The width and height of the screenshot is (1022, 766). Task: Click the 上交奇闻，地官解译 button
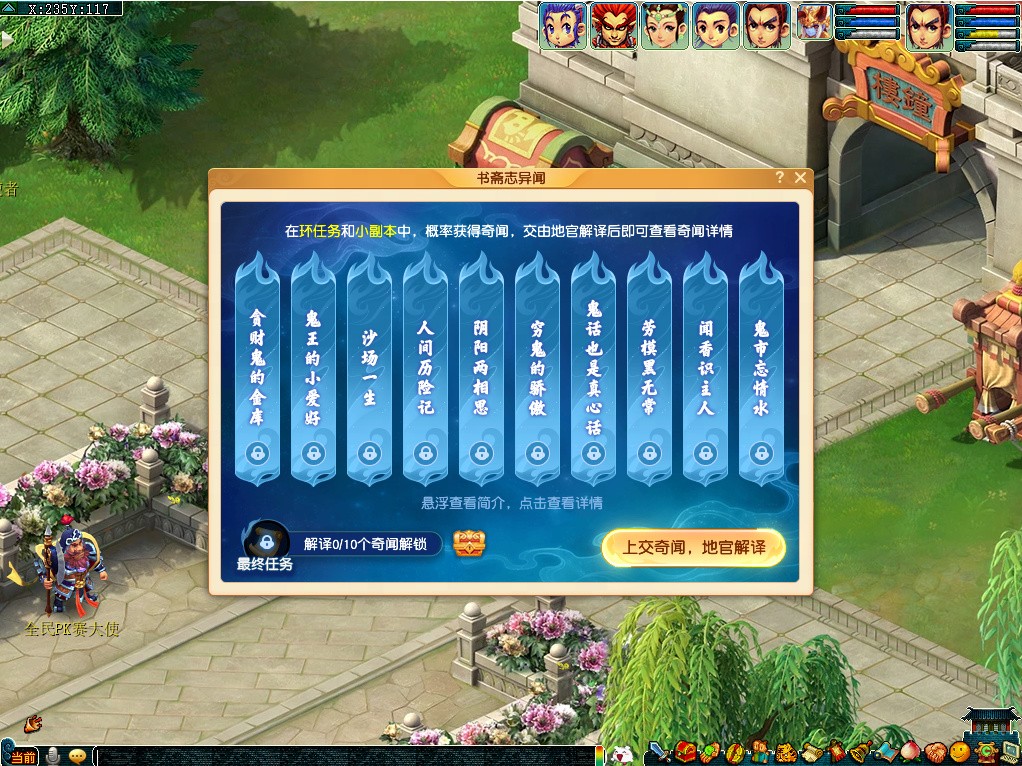tap(693, 547)
